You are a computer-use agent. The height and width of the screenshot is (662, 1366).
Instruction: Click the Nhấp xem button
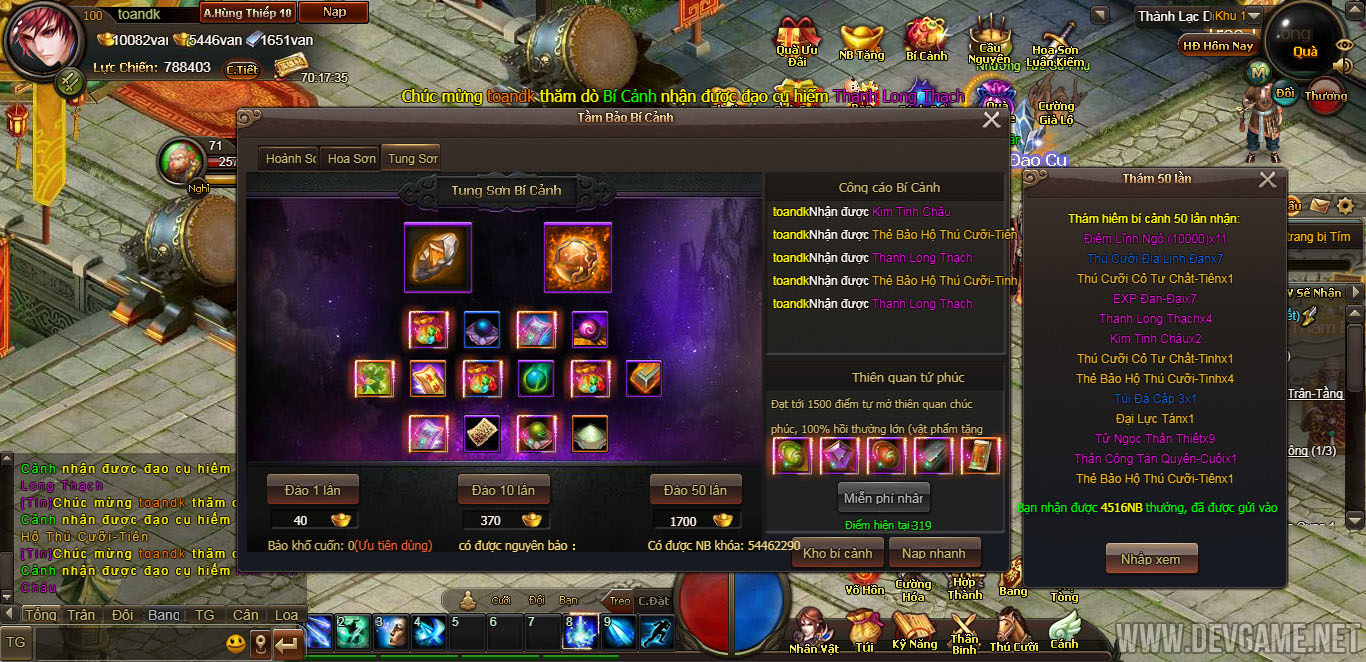click(1150, 559)
